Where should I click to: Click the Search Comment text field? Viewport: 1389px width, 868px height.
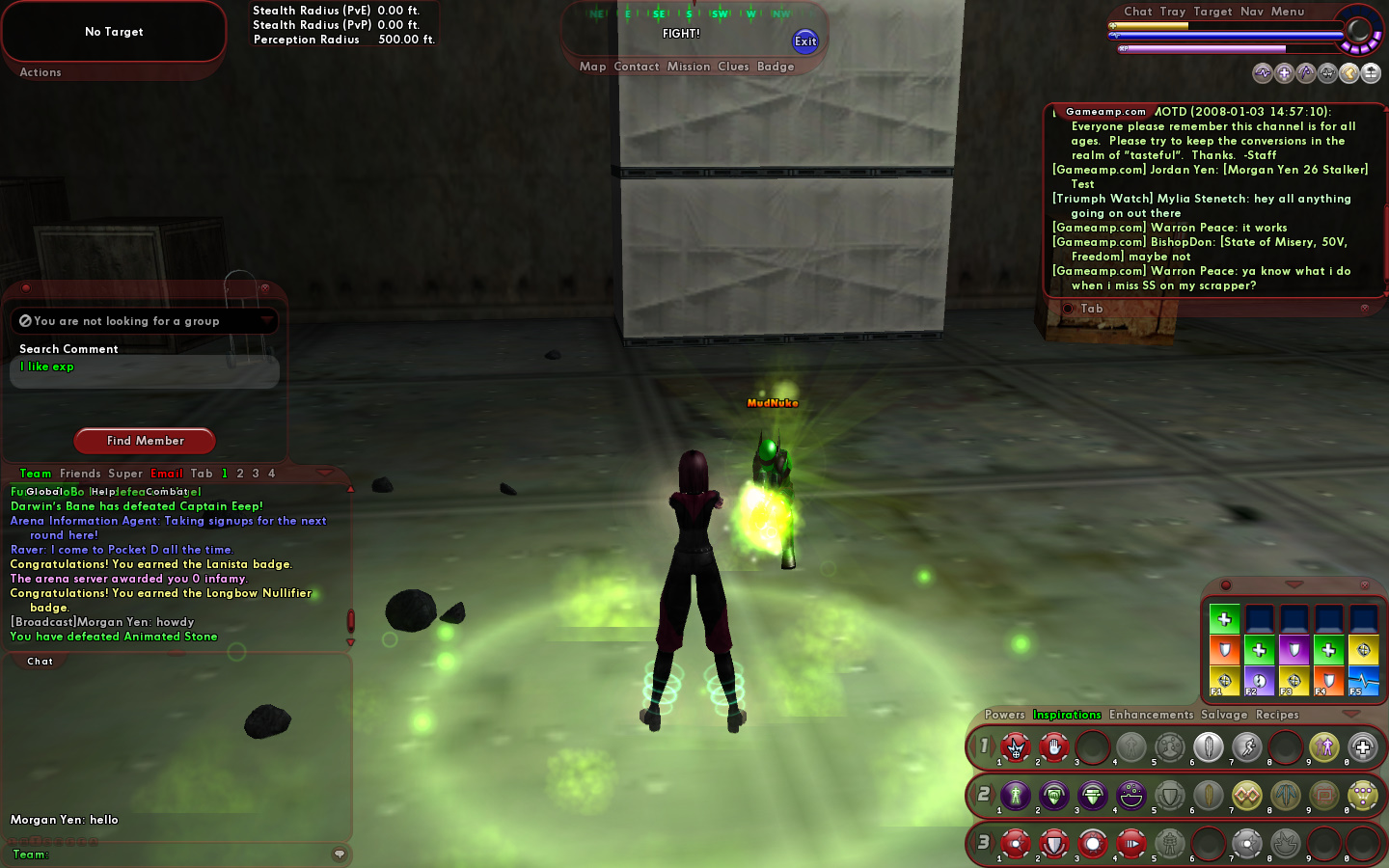click(145, 370)
